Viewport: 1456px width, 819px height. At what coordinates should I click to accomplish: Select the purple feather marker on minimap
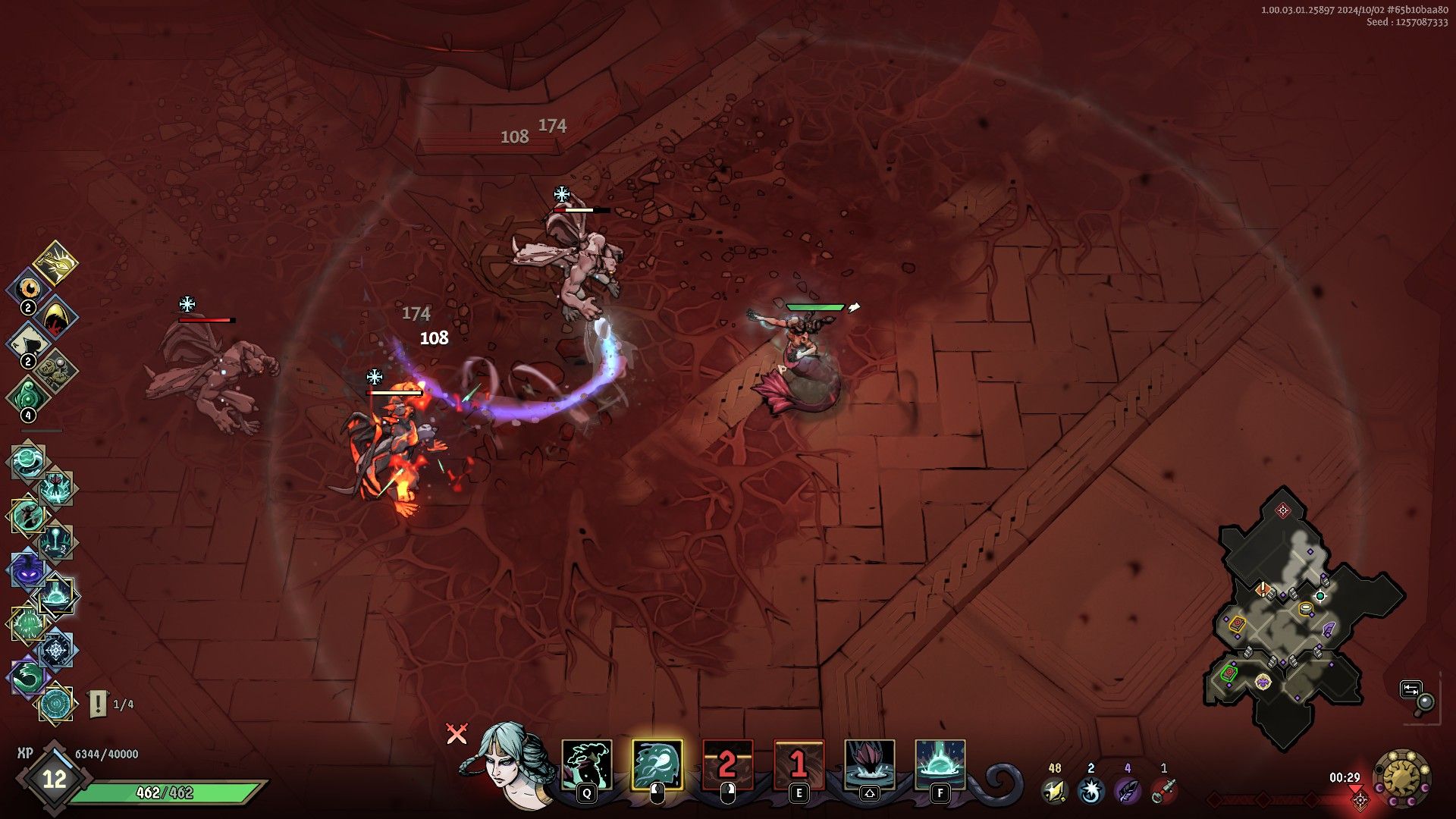1329,629
